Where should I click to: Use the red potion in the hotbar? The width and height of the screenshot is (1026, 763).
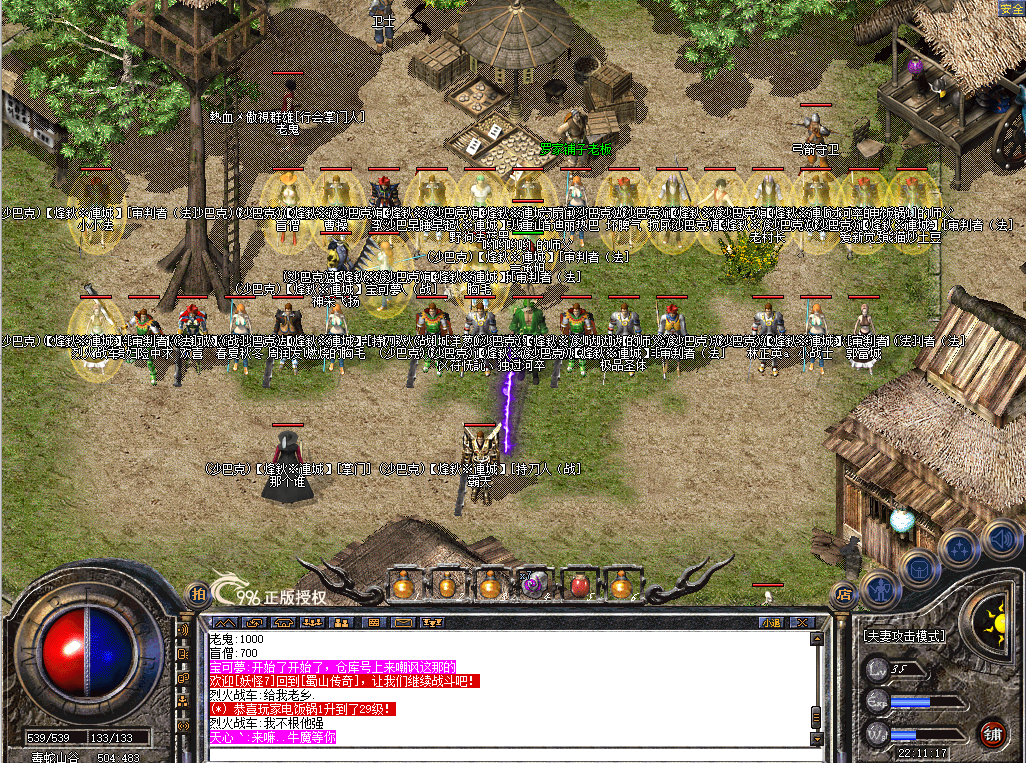coord(578,584)
